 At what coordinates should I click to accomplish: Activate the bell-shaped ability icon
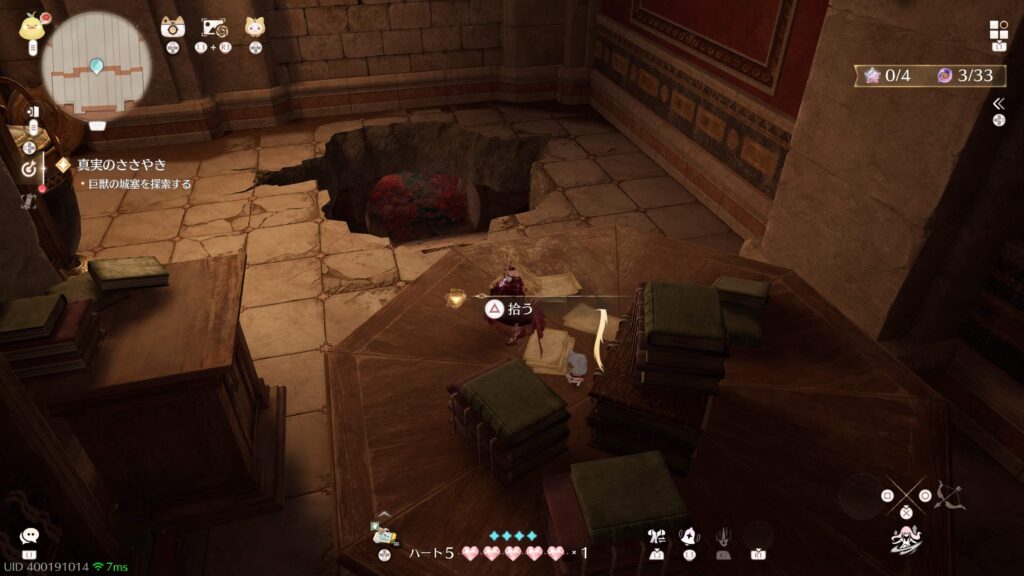tap(689, 537)
